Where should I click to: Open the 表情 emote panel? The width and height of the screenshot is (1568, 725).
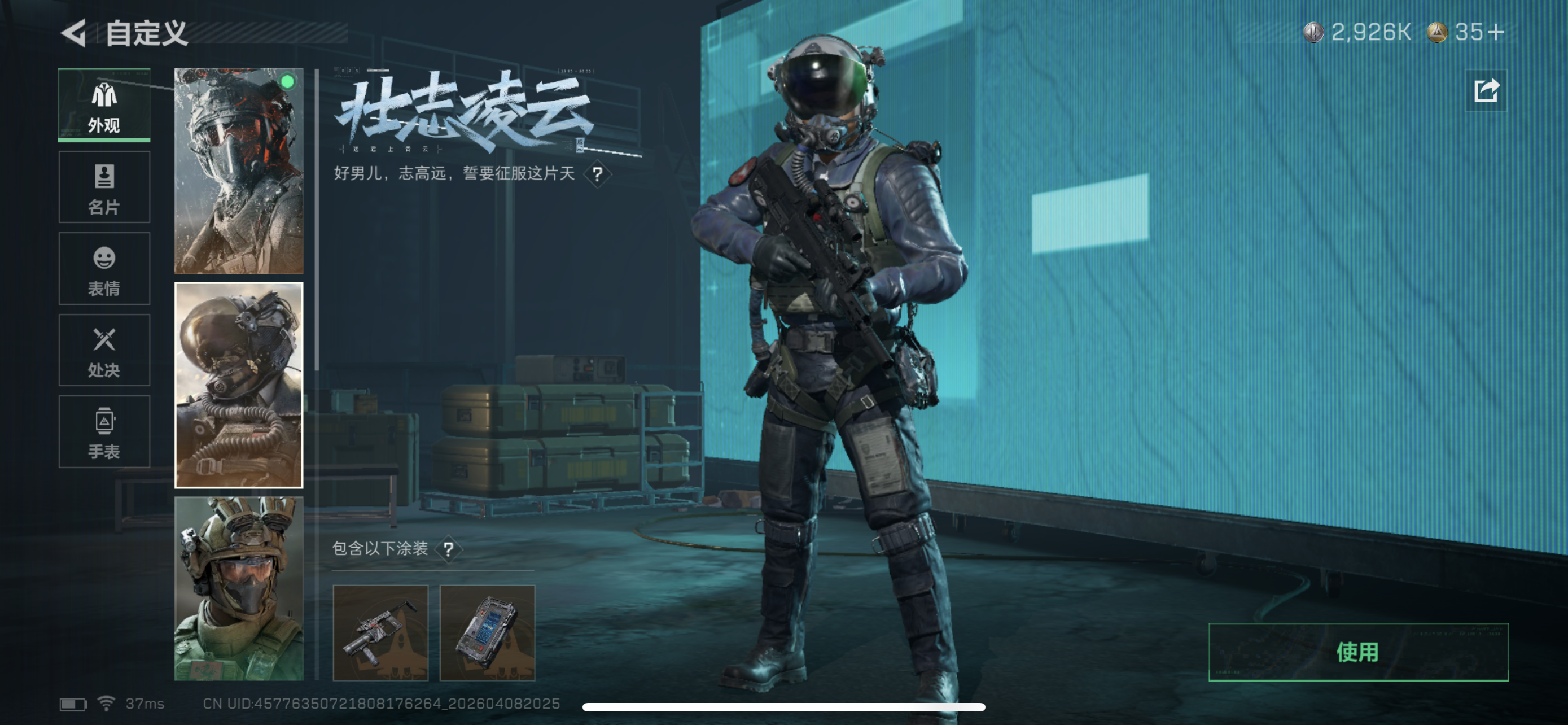click(103, 269)
